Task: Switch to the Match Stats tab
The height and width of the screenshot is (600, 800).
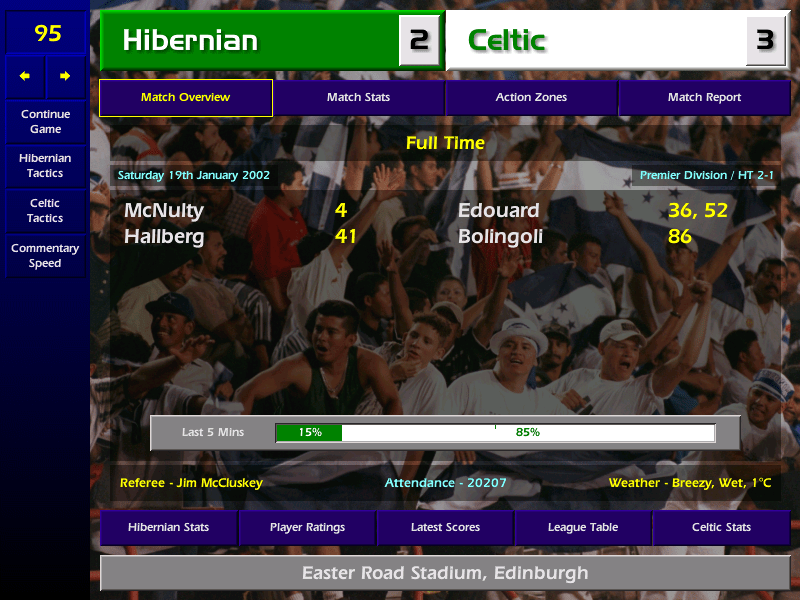Action: (358, 98)
